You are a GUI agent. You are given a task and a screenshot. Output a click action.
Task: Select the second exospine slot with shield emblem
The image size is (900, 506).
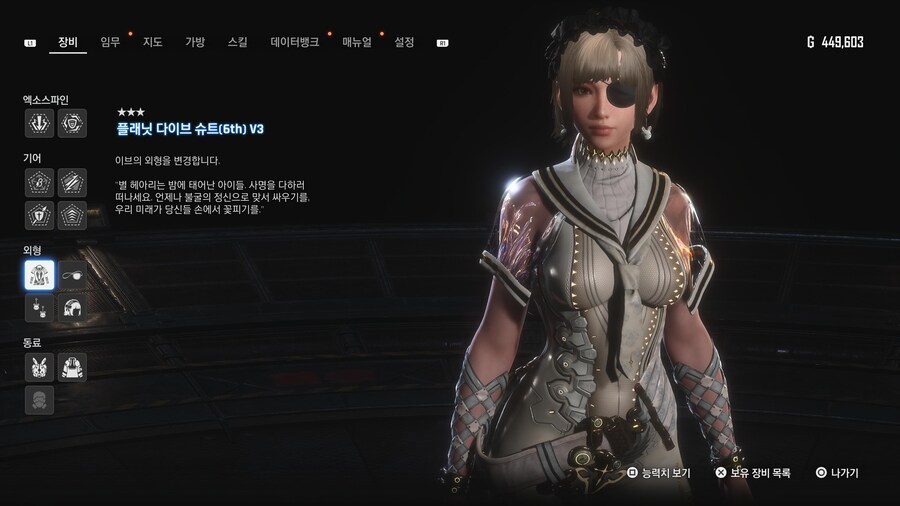click(x=72, y=123)
